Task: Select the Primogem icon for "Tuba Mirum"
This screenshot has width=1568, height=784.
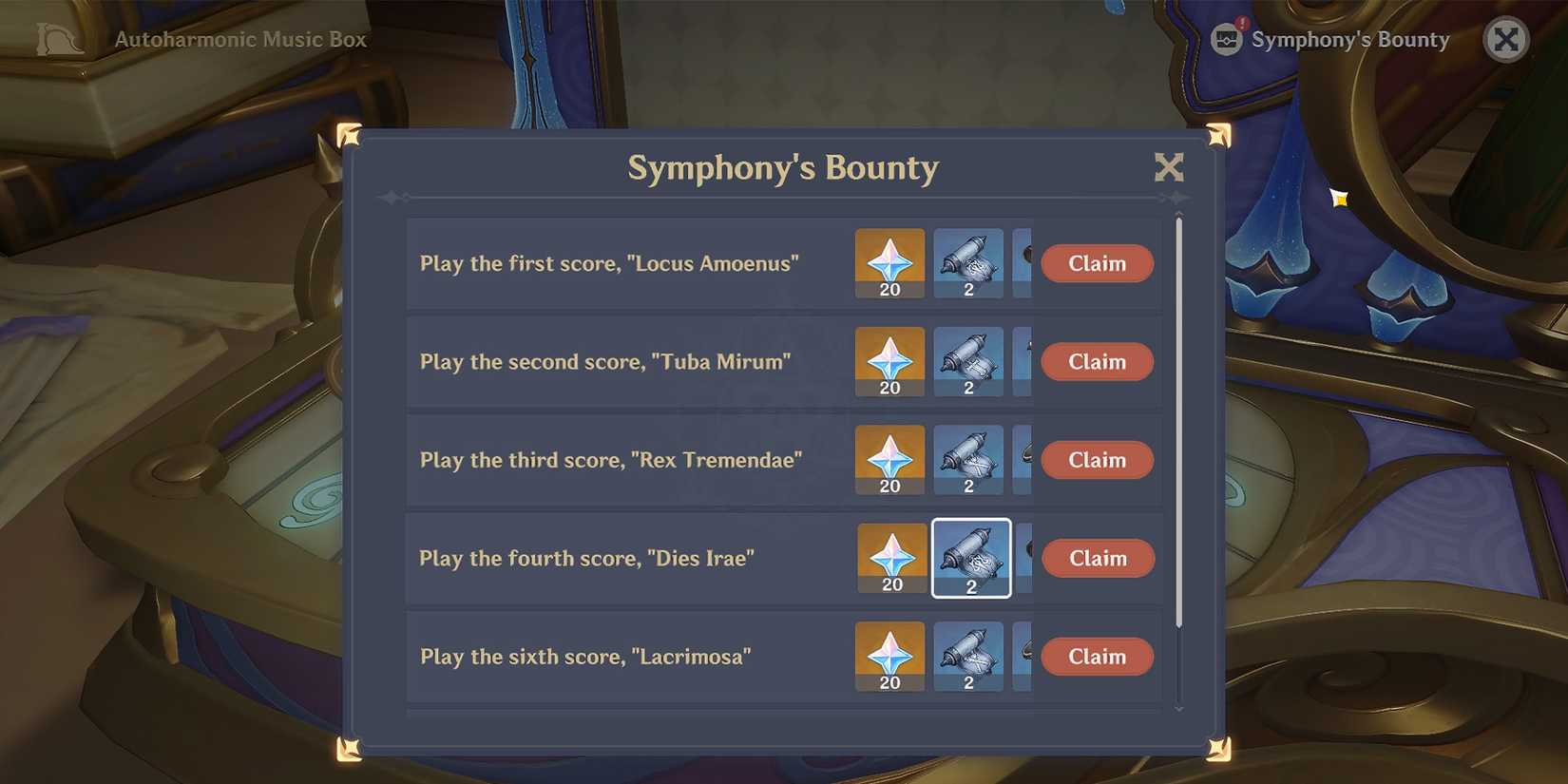Action: [x=889, y=360]
